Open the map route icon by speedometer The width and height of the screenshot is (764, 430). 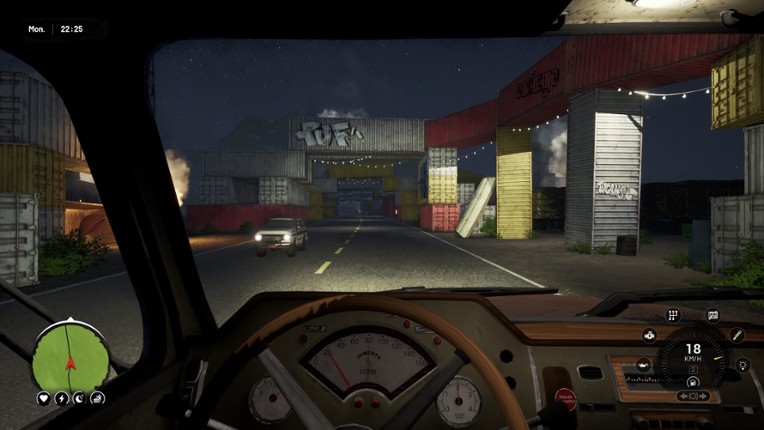(x=713, y=316)
